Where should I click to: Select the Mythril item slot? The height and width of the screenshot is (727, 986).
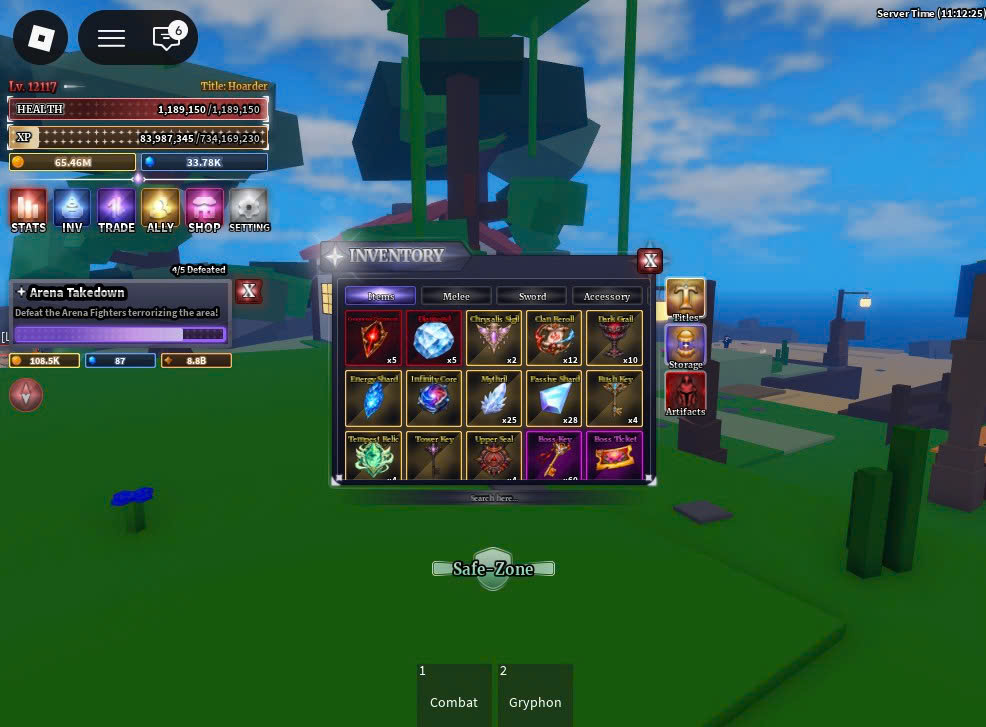pos(494,399)
